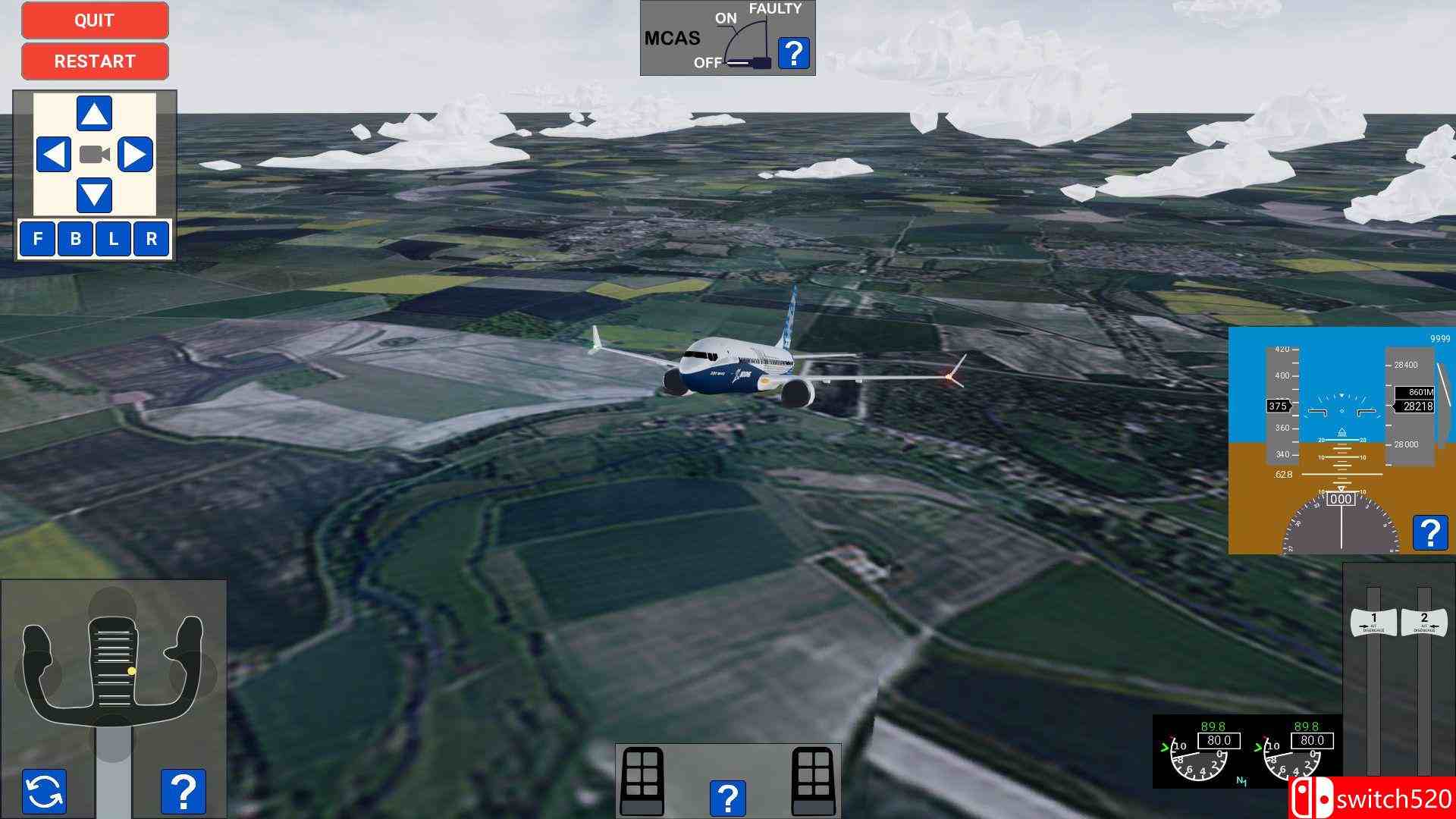
Task: Click the right arrow camera control
Action: click(x=136, y=155)
